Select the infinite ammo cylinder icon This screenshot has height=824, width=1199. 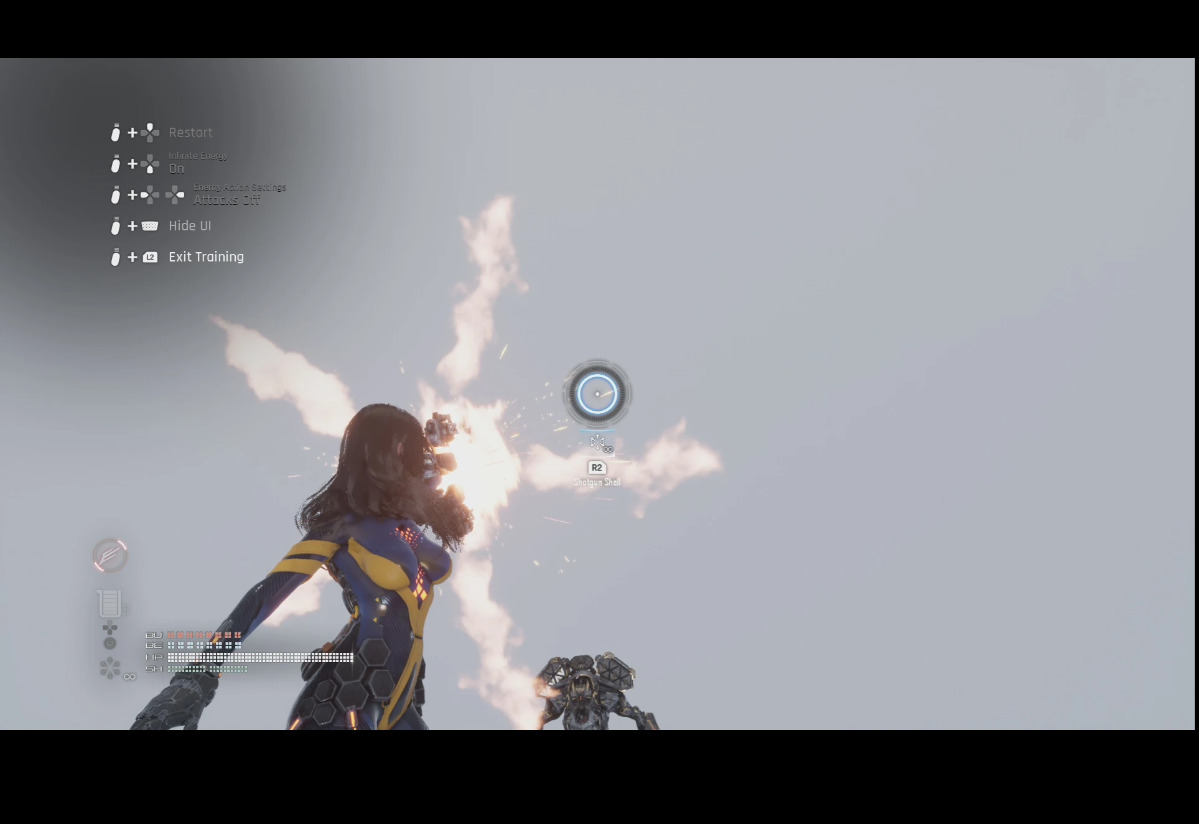point(111,668)
